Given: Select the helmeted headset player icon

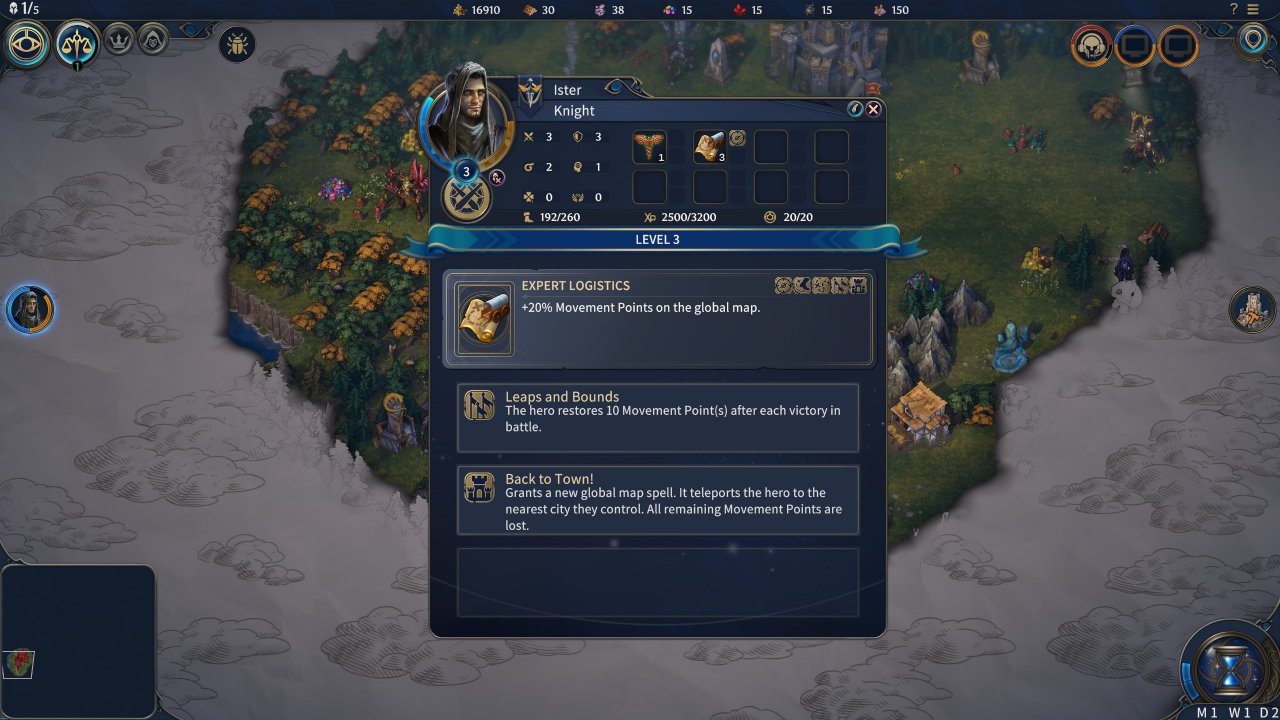Looking at the screenshot, I should pyautogui.click(x=1091, y=45).
